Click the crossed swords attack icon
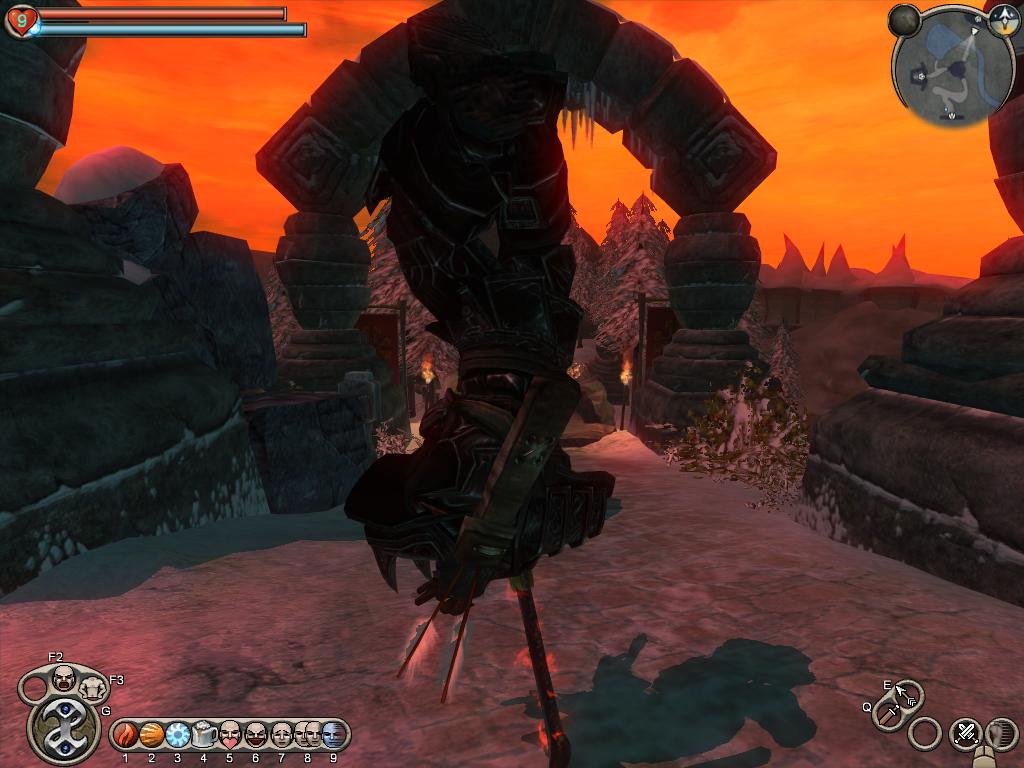This screenshot has height=768, width=1024. pos(966,733)
